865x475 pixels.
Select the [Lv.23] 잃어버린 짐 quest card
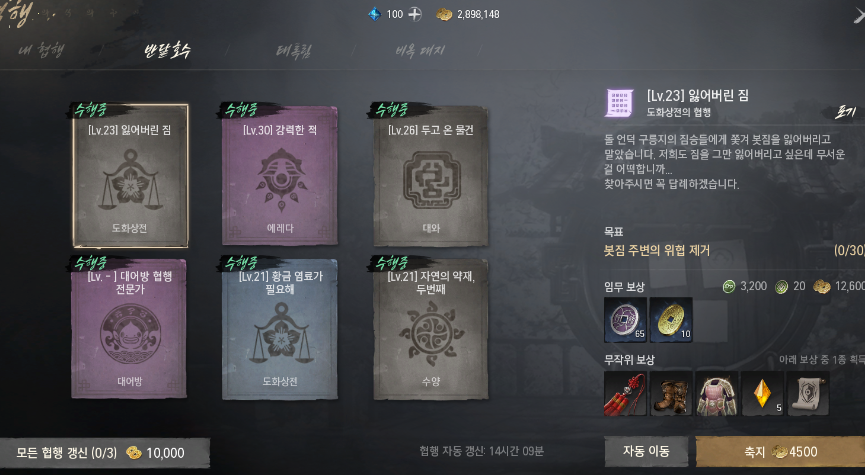130,175
